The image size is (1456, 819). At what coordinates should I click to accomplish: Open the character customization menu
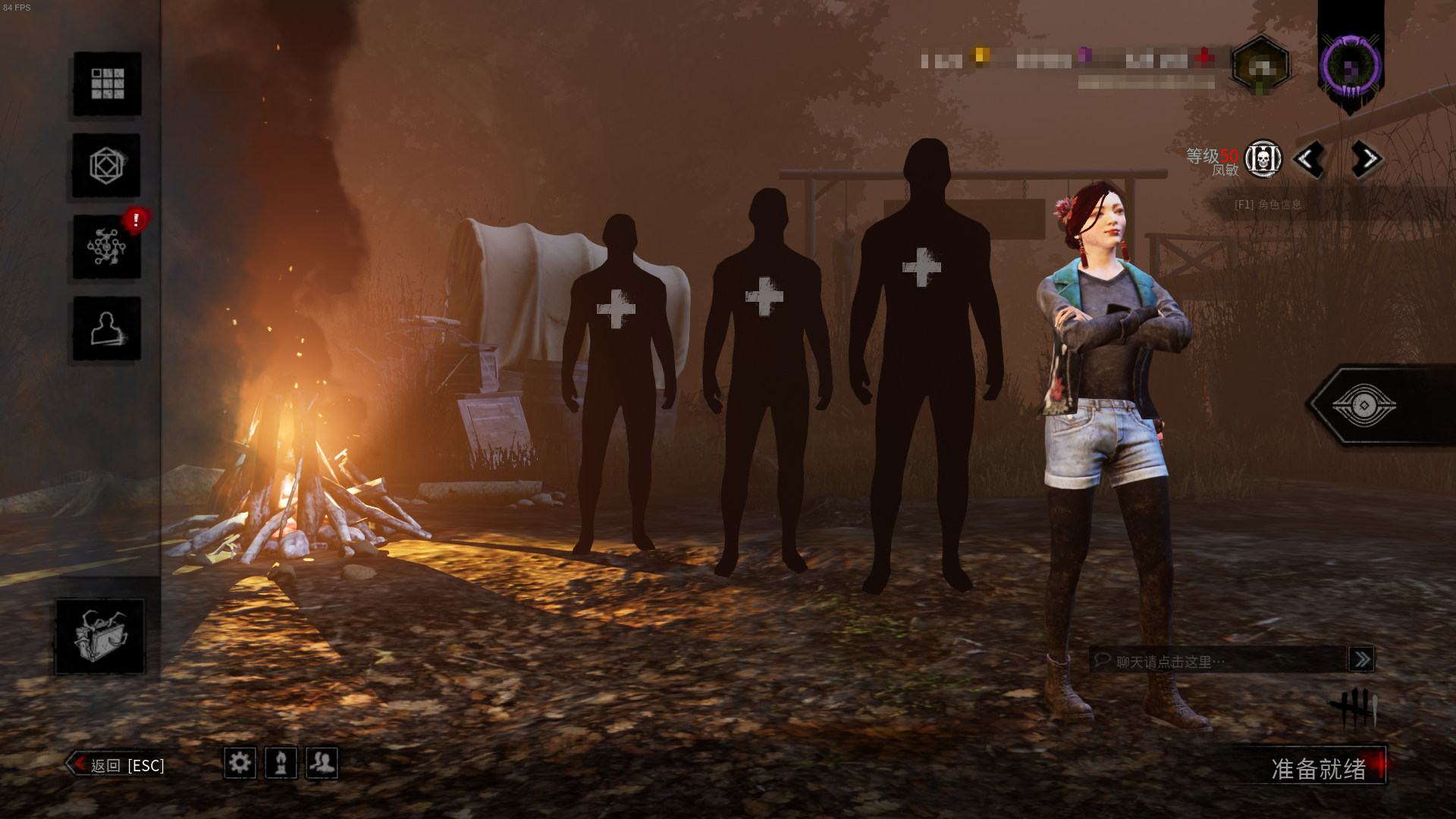tap(106, 165)
